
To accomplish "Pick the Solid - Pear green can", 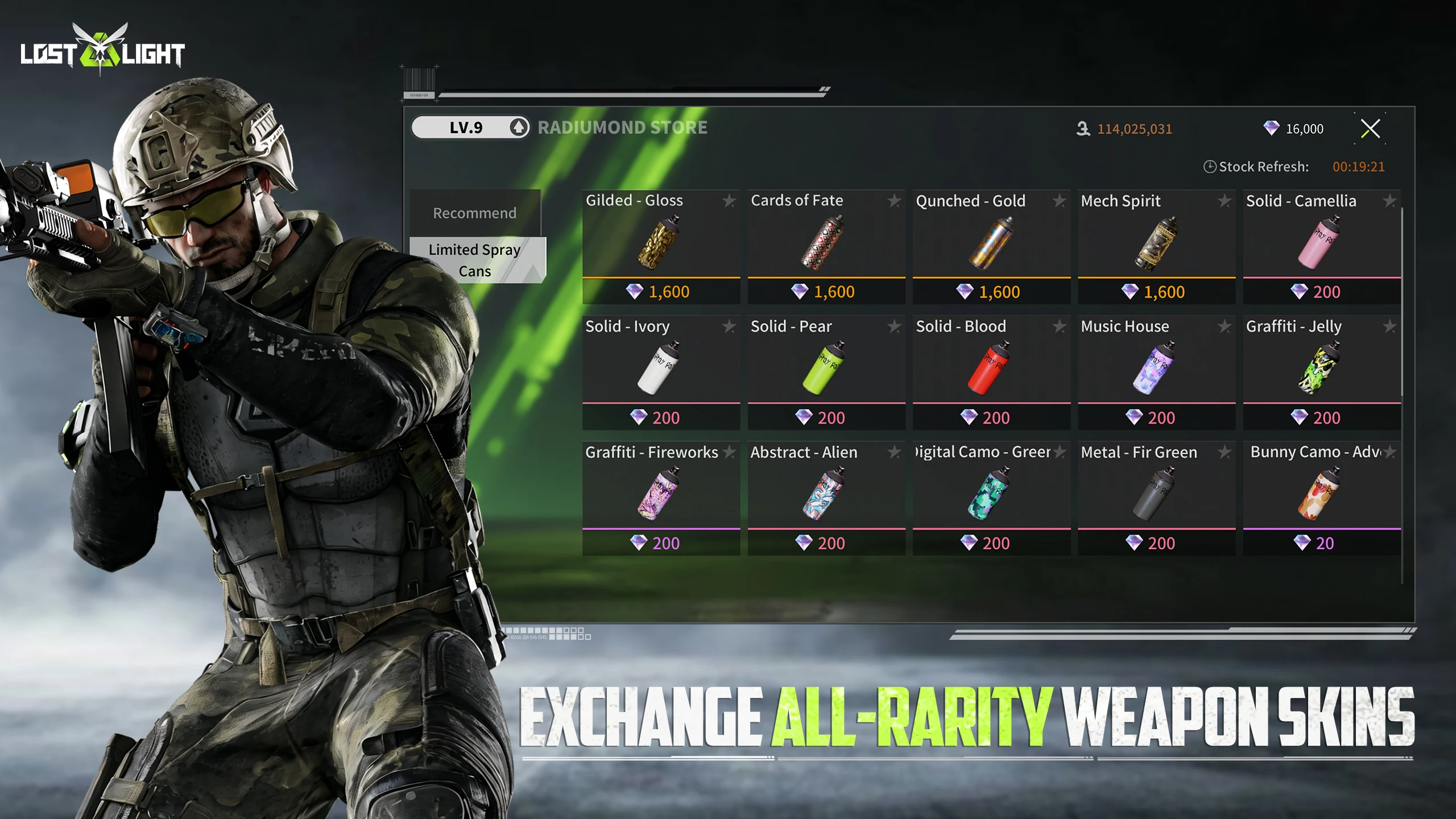I will pyautogui.click(x=825, y=369).
